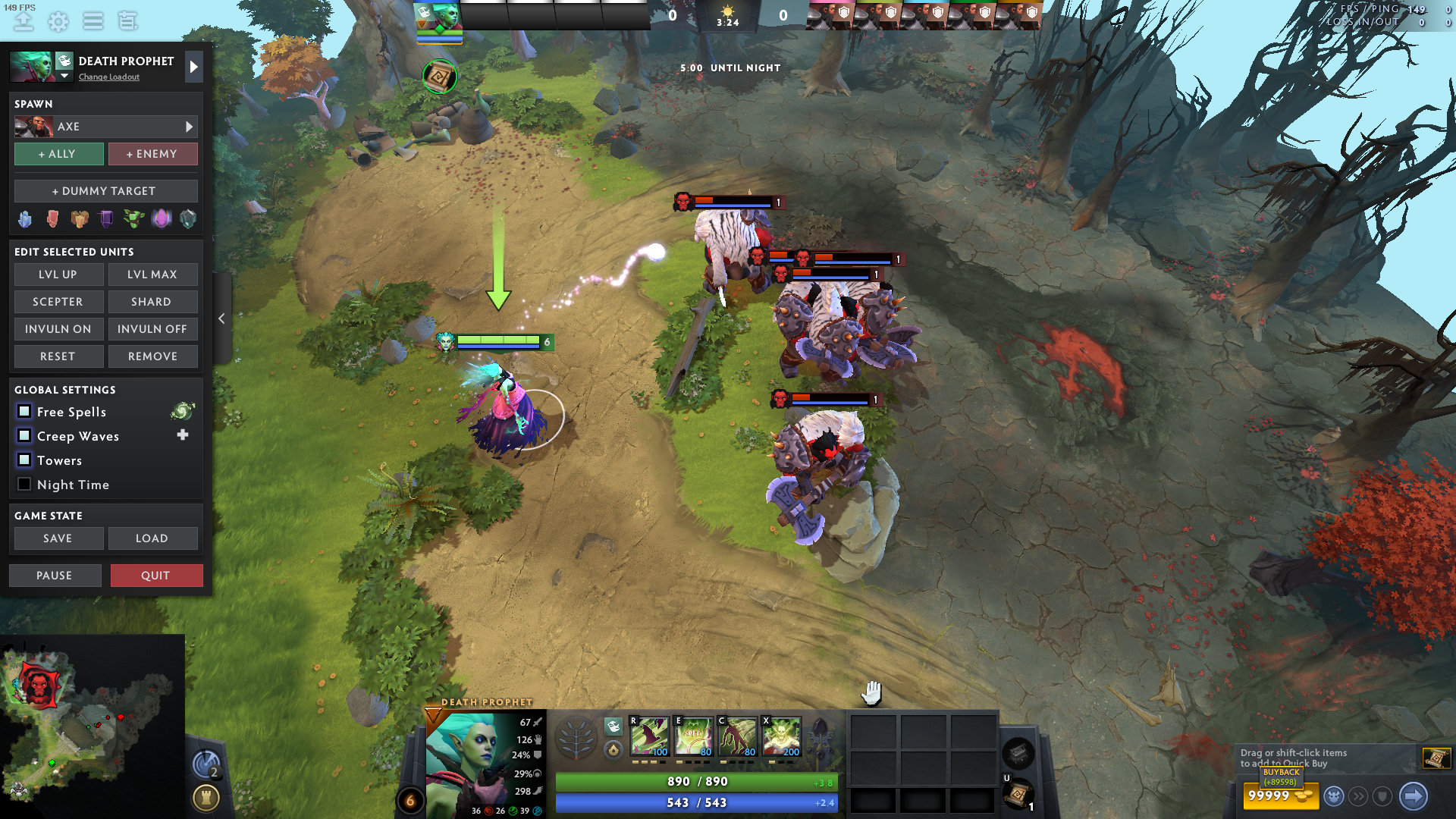The image size is (1456, 819).
Task: Click the LVL MAX button
Action: [152, 275]
